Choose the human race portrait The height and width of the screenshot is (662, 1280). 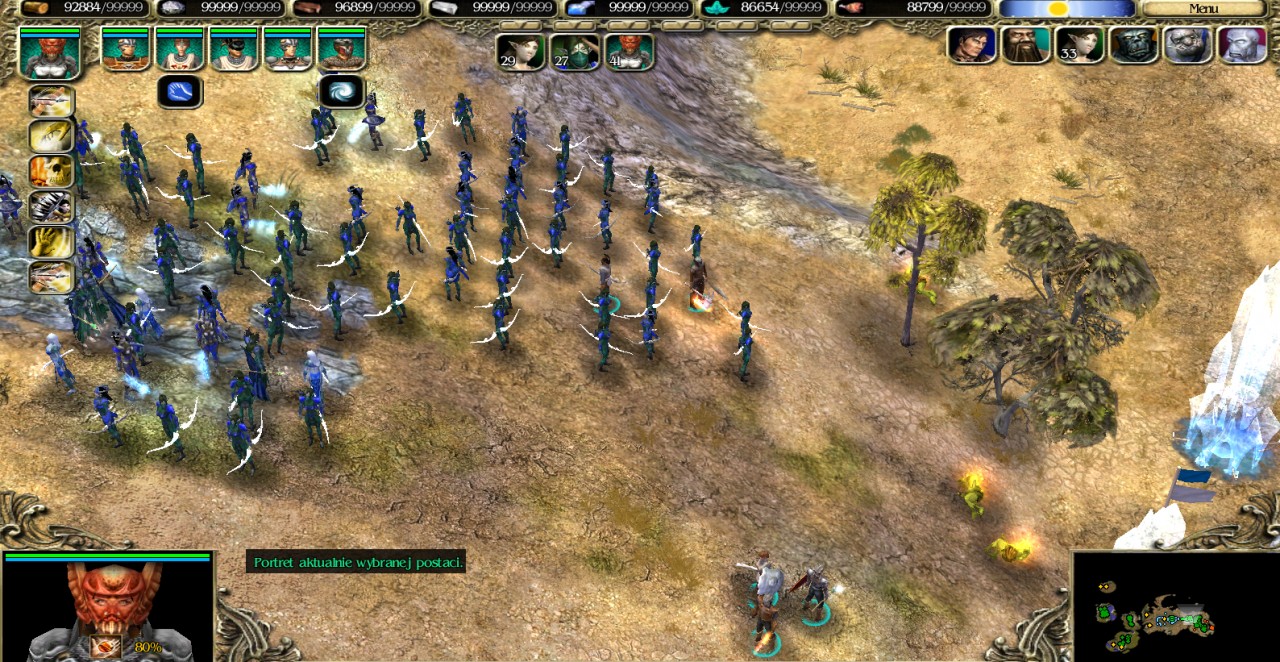[972, 45]
